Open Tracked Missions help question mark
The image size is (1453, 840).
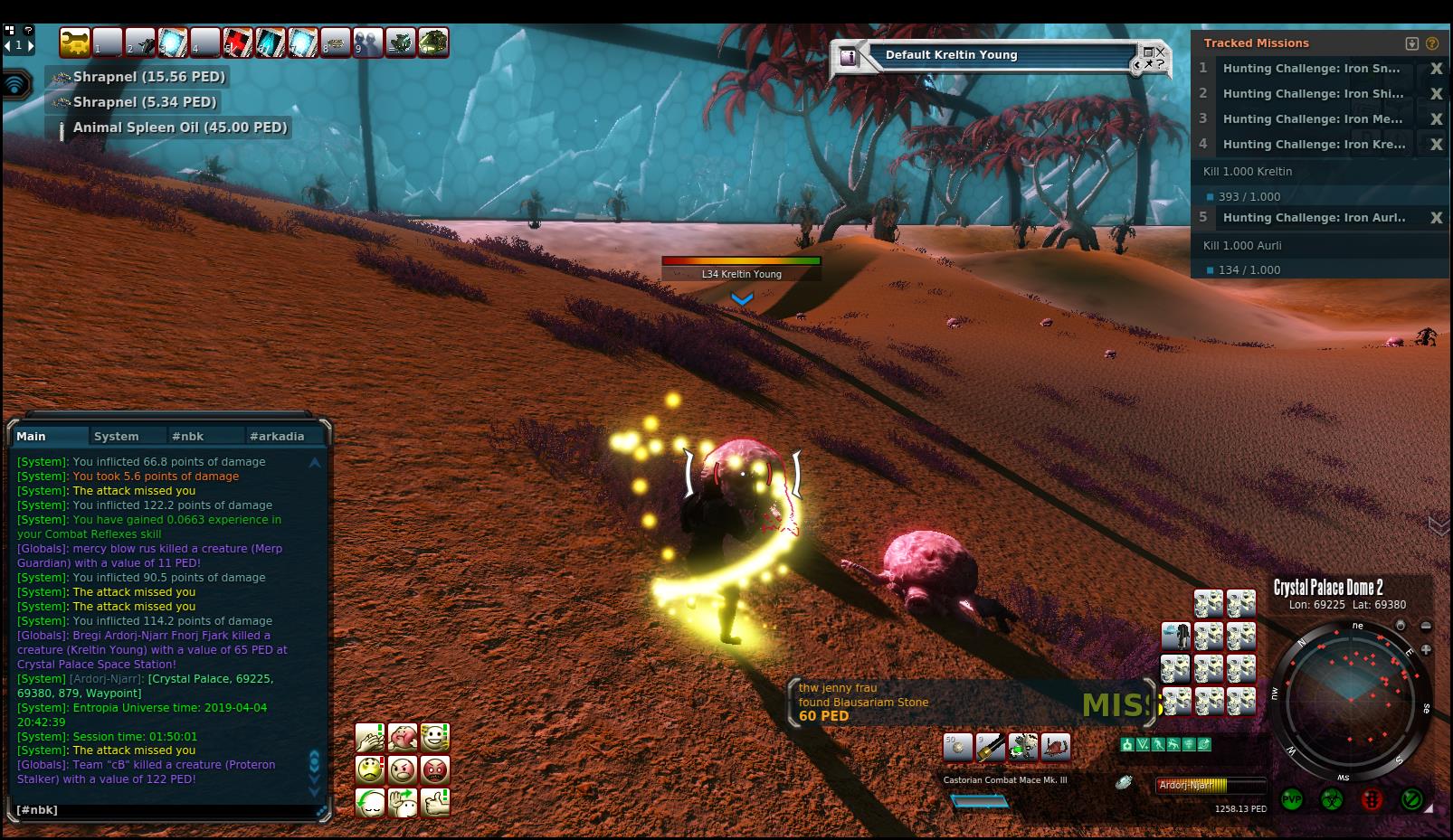point(1432,43)
